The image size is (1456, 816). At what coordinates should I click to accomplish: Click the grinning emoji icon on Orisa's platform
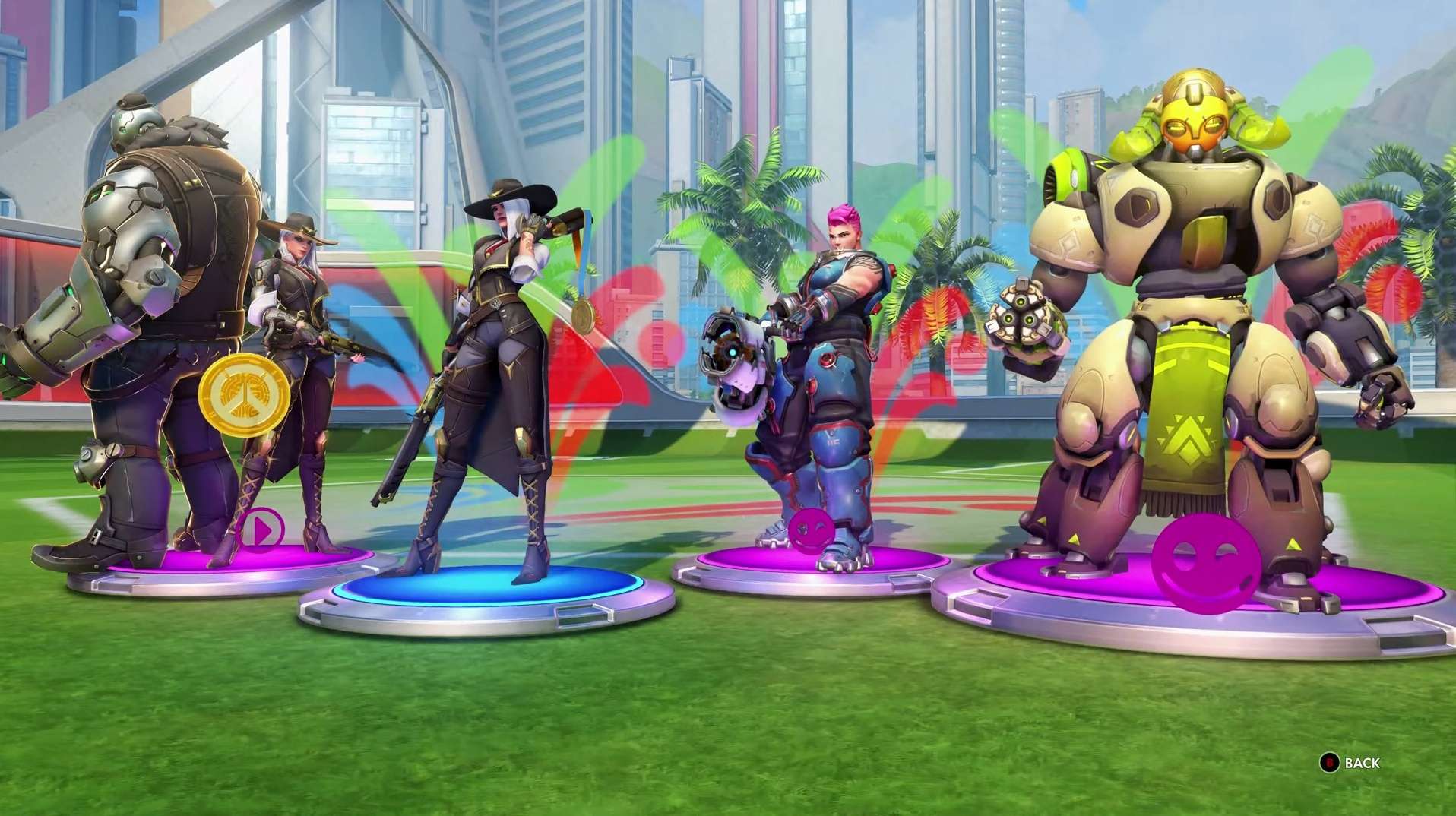[x=1204, y=563]
